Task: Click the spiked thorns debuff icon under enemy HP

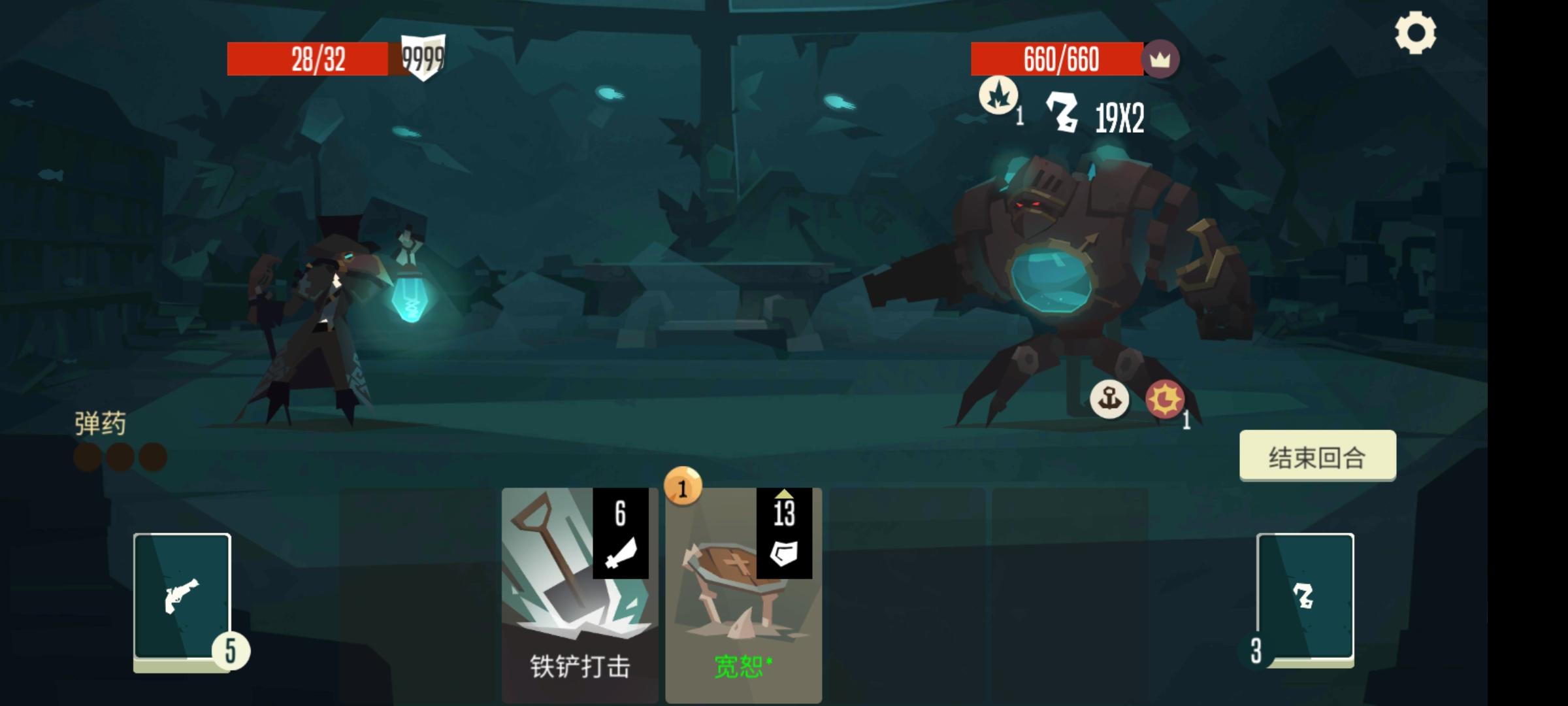Action: [x=1000, y=95]
